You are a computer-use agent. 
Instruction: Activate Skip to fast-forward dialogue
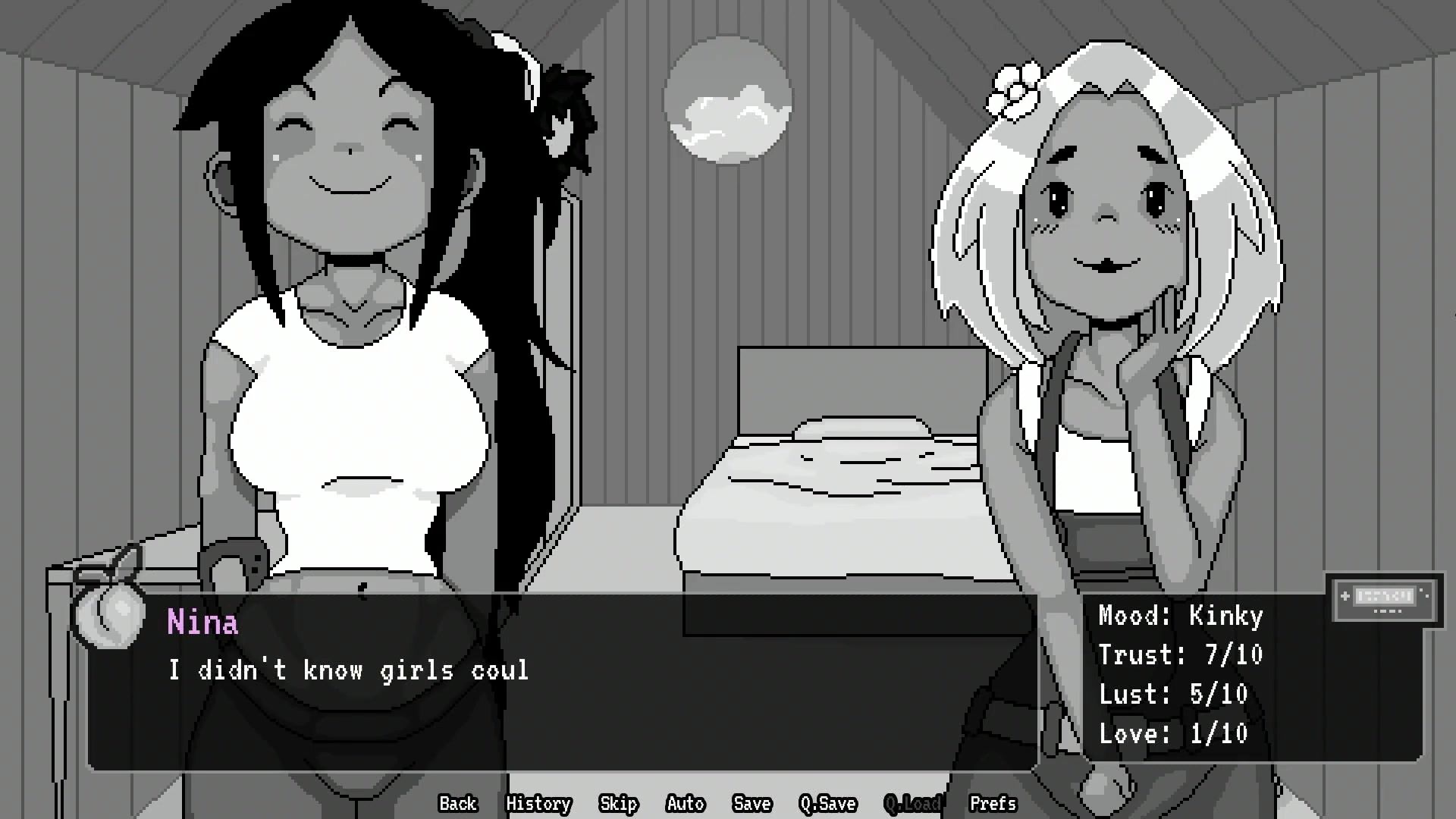point(618,803)
